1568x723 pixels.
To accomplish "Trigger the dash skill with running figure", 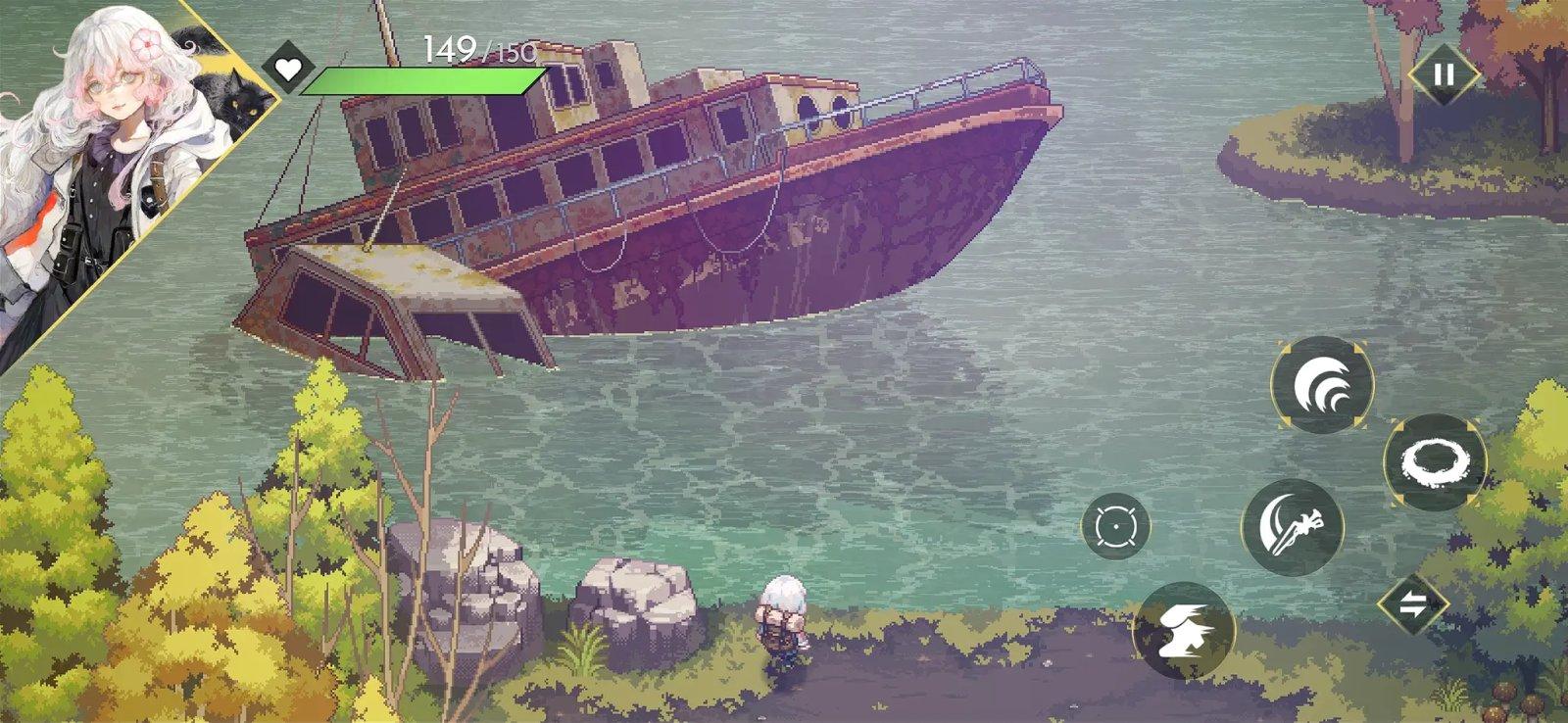I will click(1186, 628).
